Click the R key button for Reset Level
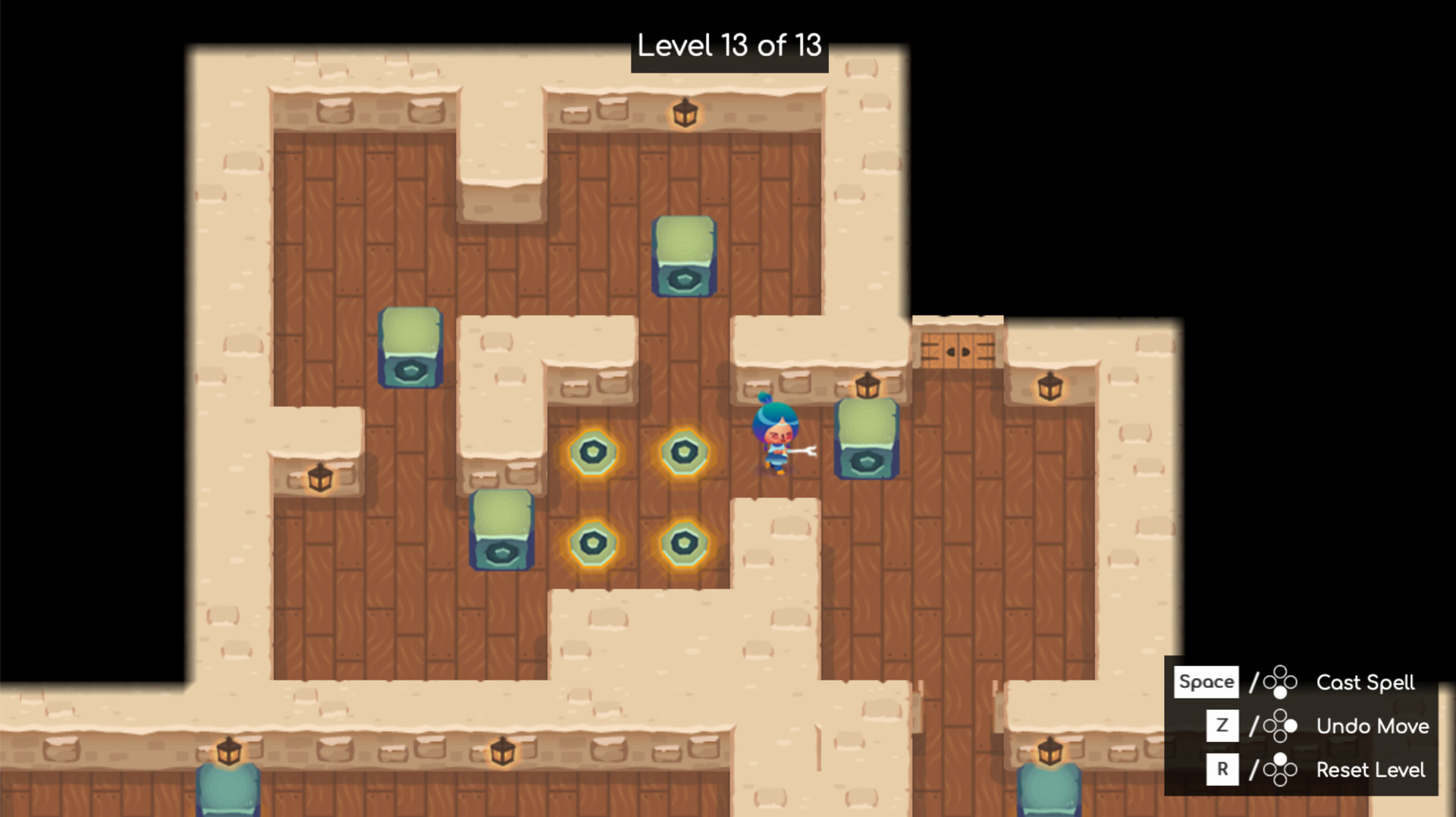This screenshot has width=1456, height=817. tap(1222, 769)
